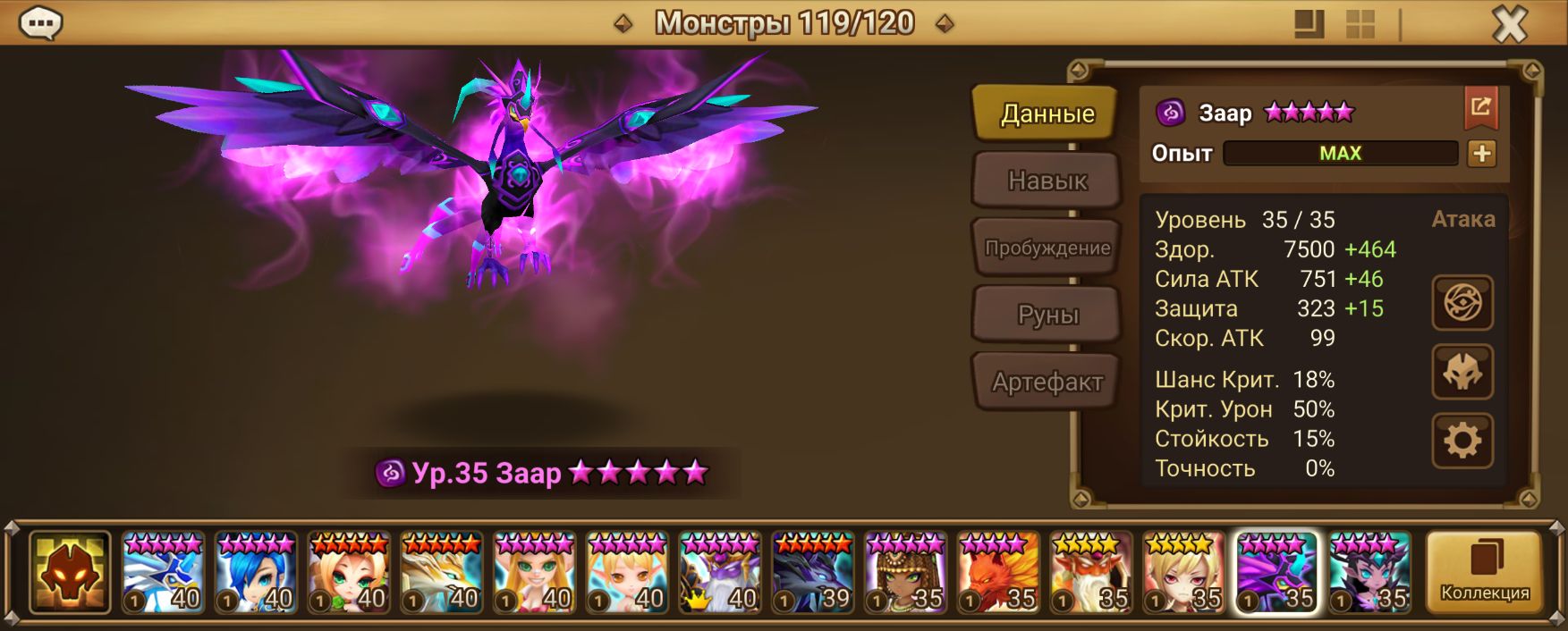Select the single-panel view layout icon
The width and height of the screenshot is (1568, 631).
1309,24
